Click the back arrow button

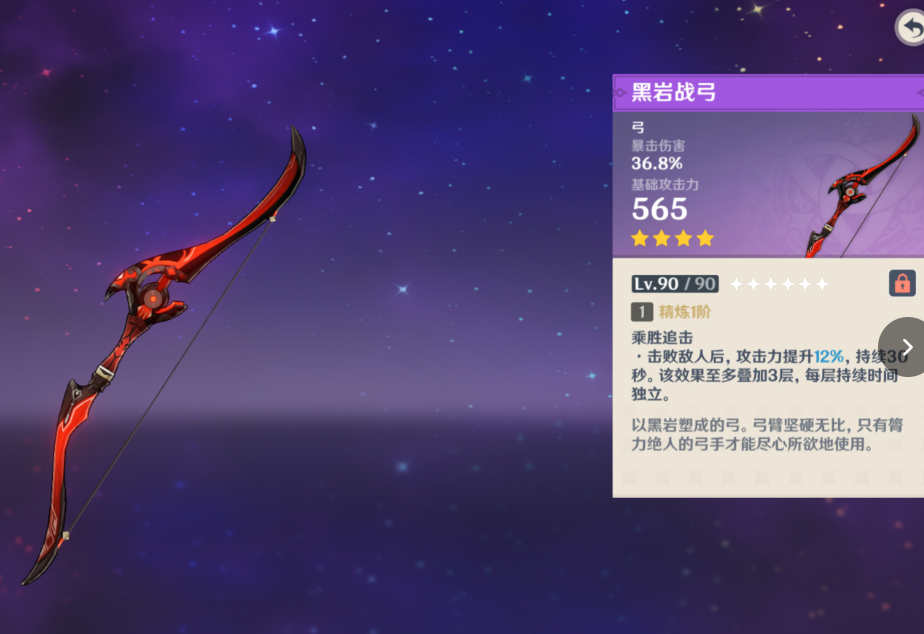point(911,27)
